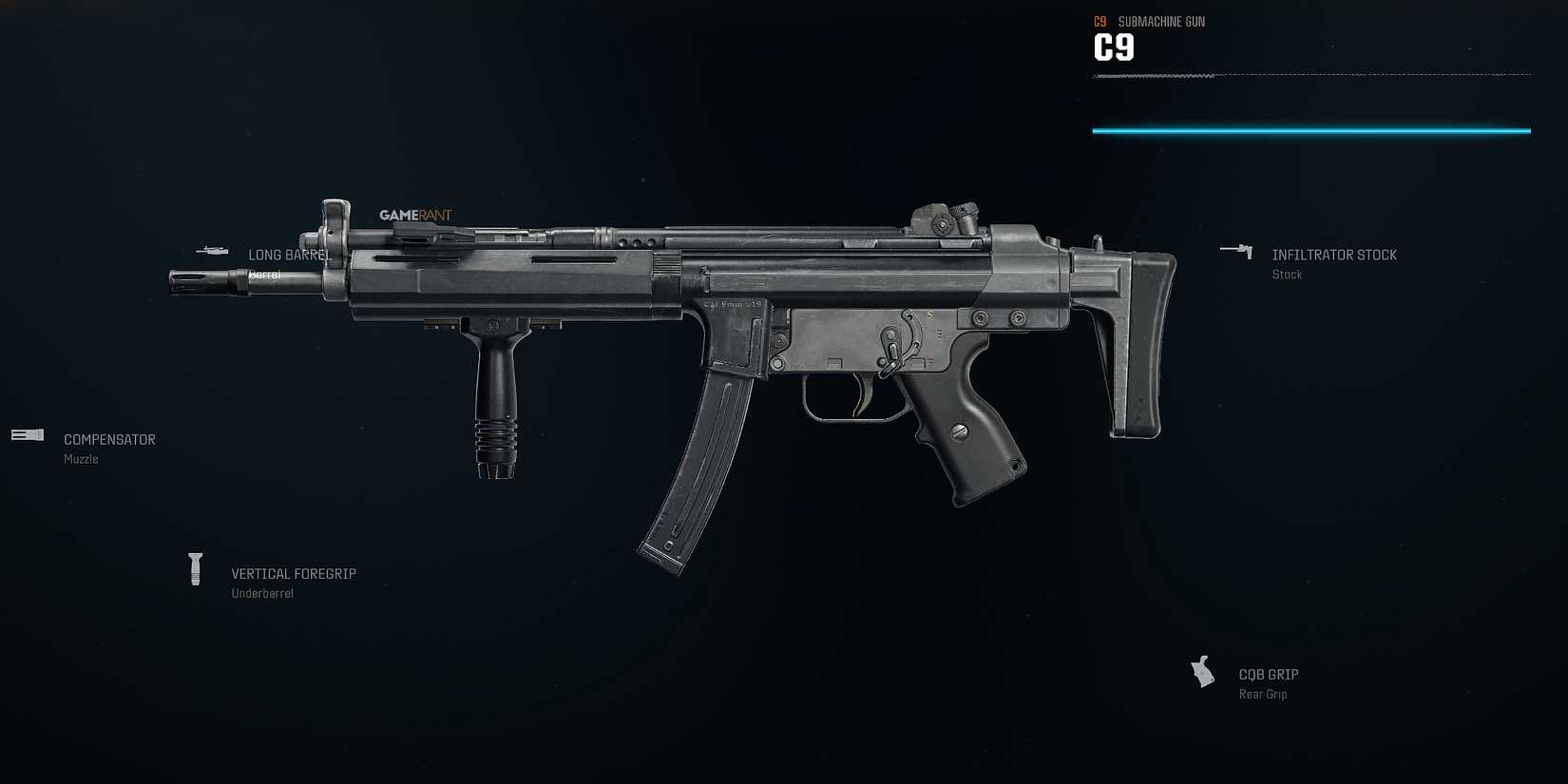Select the Infiltrator Stock attachment icon
The width and height of the screenshot is (1568, 784).
1237,251
